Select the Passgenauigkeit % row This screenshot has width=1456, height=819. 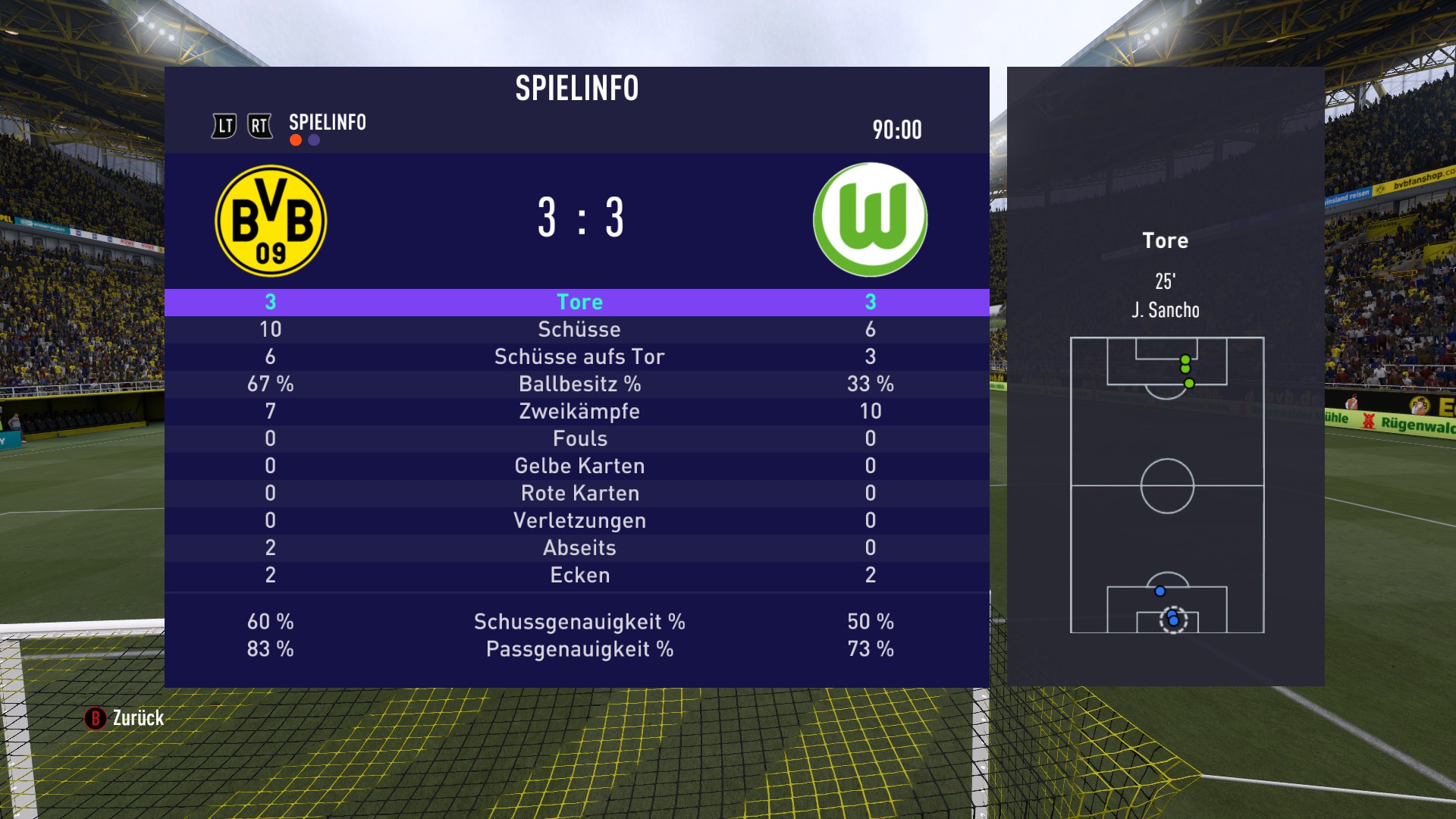coord(579,649)
